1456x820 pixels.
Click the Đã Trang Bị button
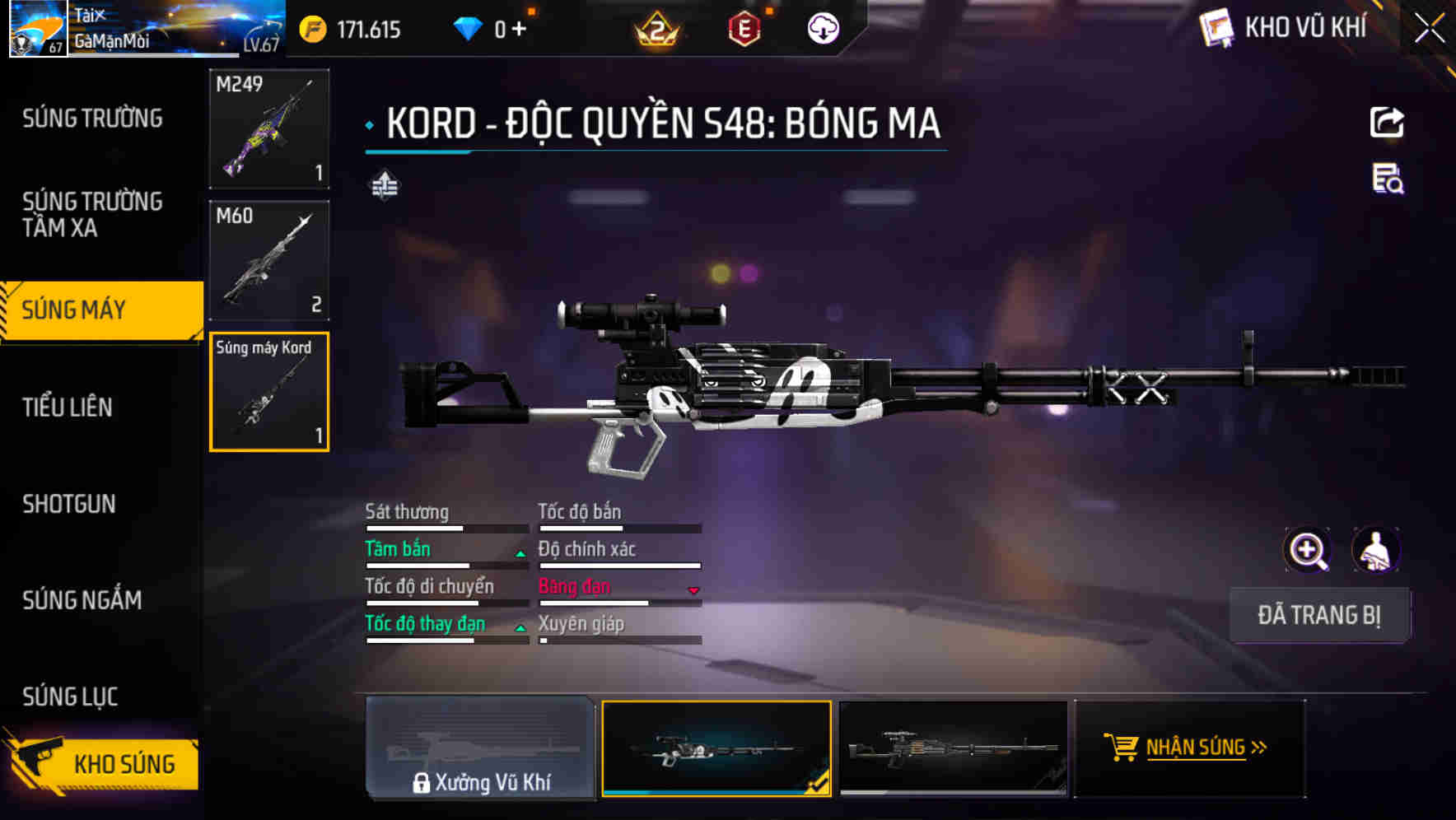coord(1319,615)
